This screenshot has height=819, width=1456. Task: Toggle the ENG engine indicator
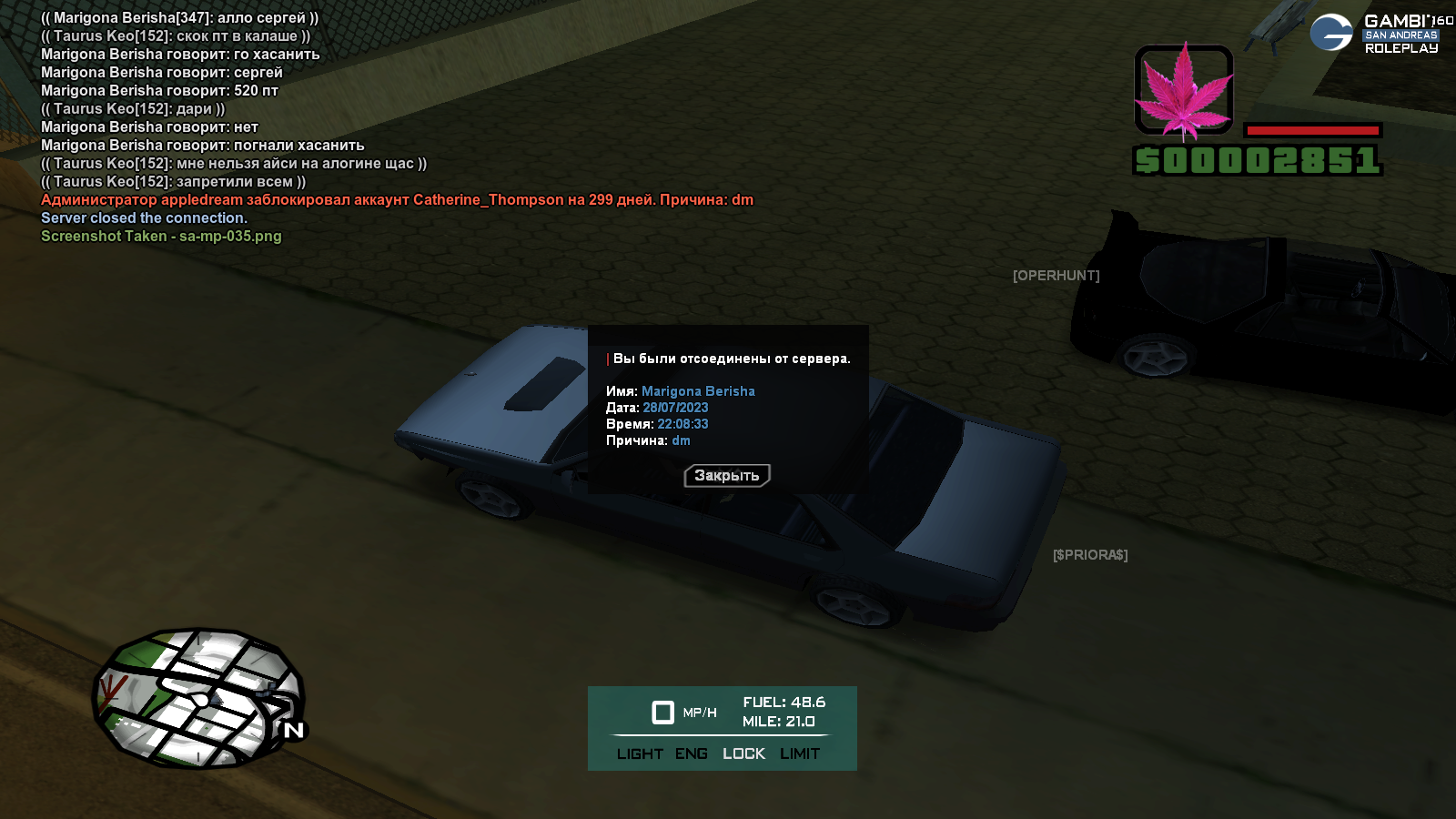pyautogui.click(x=692, y=753)
